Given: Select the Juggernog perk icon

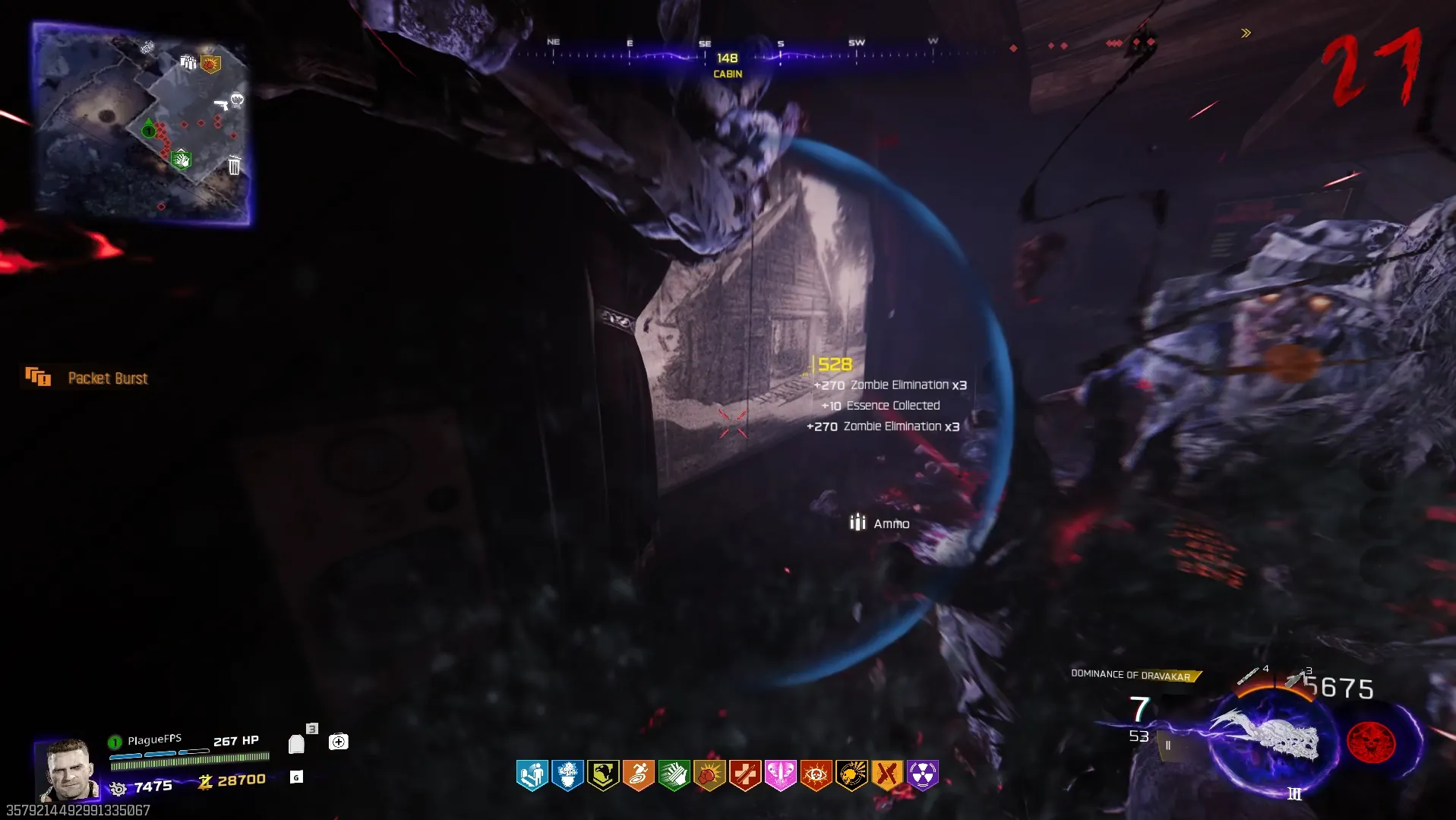Looking at the screenshot, I should tap(532, 775).
